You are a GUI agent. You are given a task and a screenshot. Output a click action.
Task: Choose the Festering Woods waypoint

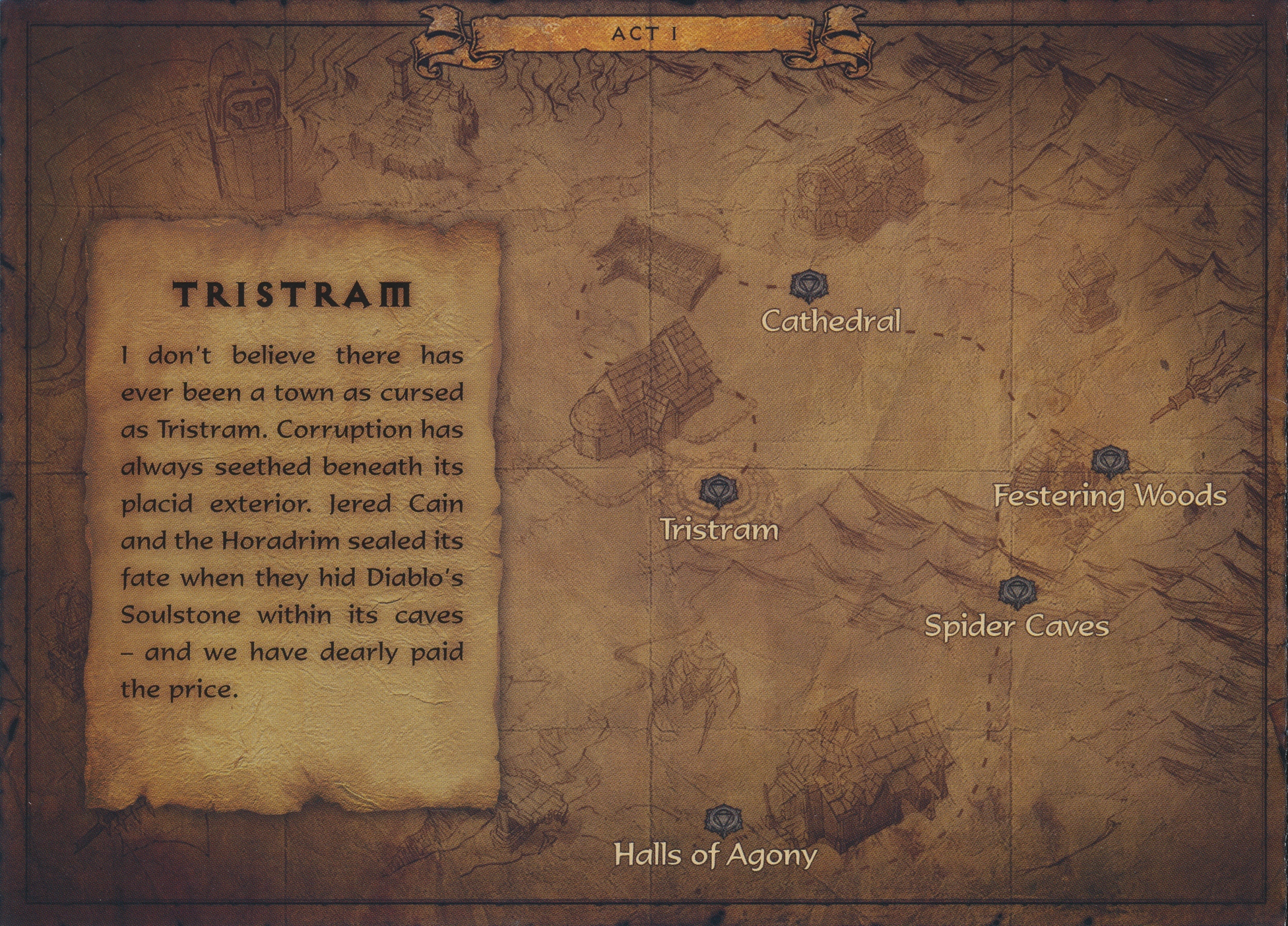(x=1109, y=461)
